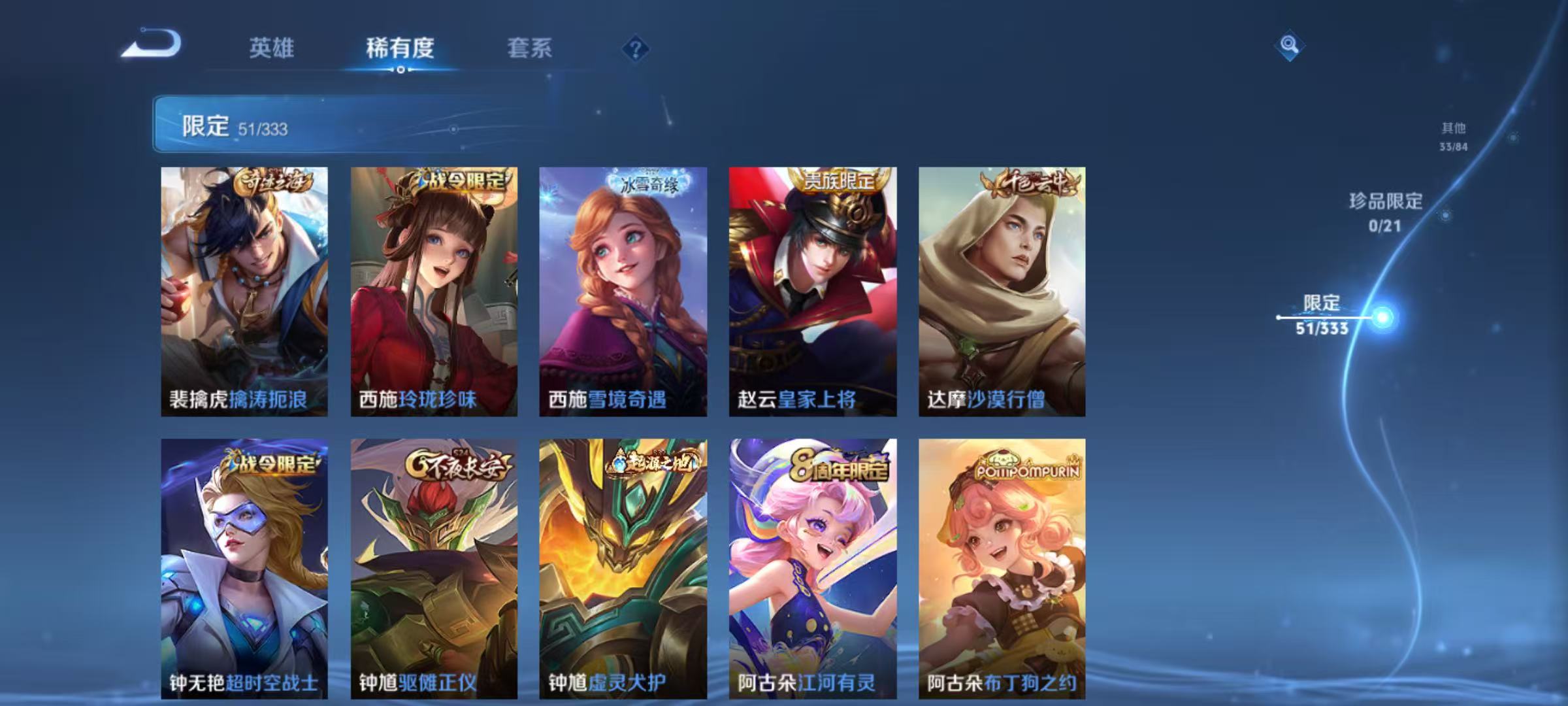This screenshot has width=1568, height=706.
Task: Open the 达摩 沙漠行僧 skin card
Action: [1002, 292]
